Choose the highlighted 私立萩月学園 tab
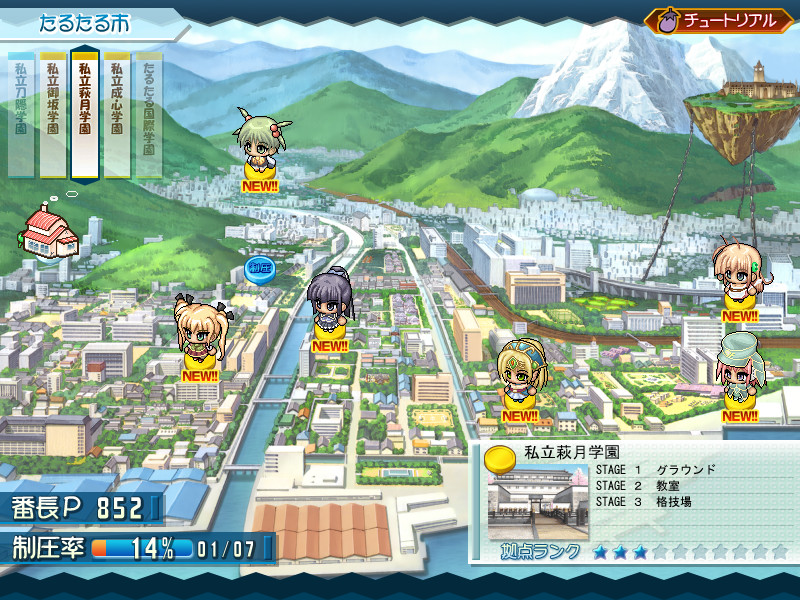The width and height of the screenshot is (800, 600). (x=85, y=112)
